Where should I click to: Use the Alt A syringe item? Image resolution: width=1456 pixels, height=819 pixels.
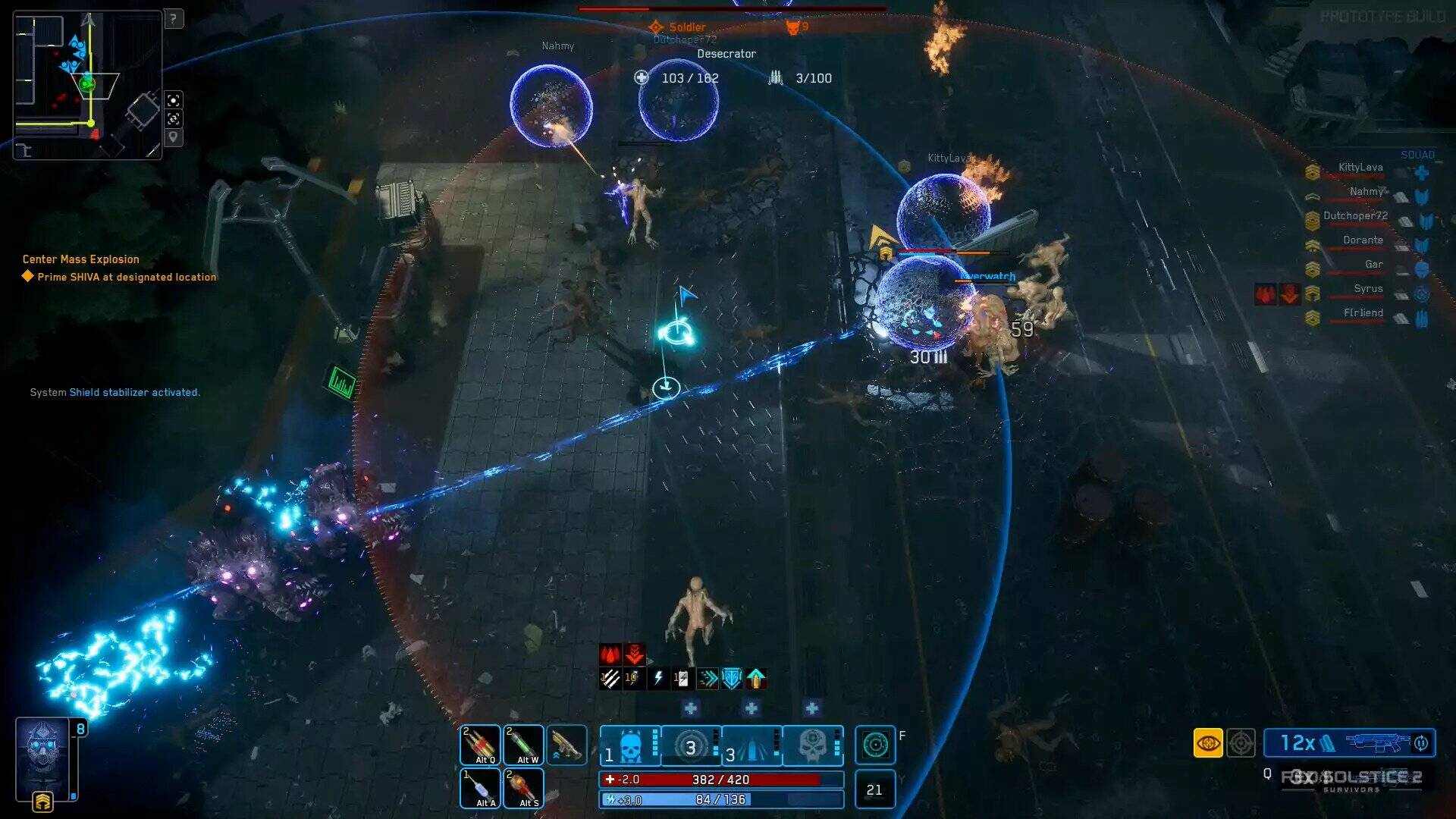pyautogui.click(x=481, y=788)
